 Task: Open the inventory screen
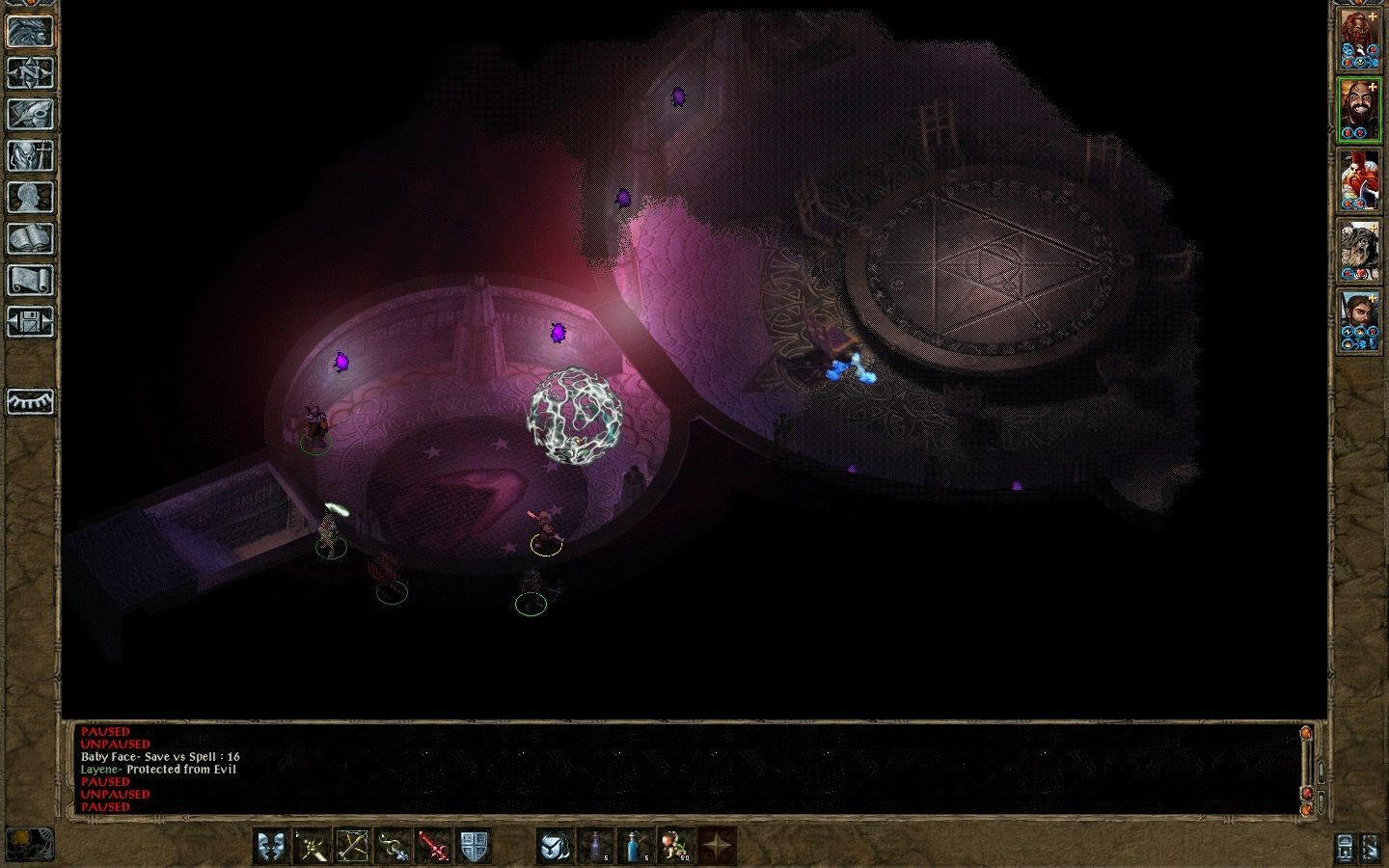click(x=30, y=155)
